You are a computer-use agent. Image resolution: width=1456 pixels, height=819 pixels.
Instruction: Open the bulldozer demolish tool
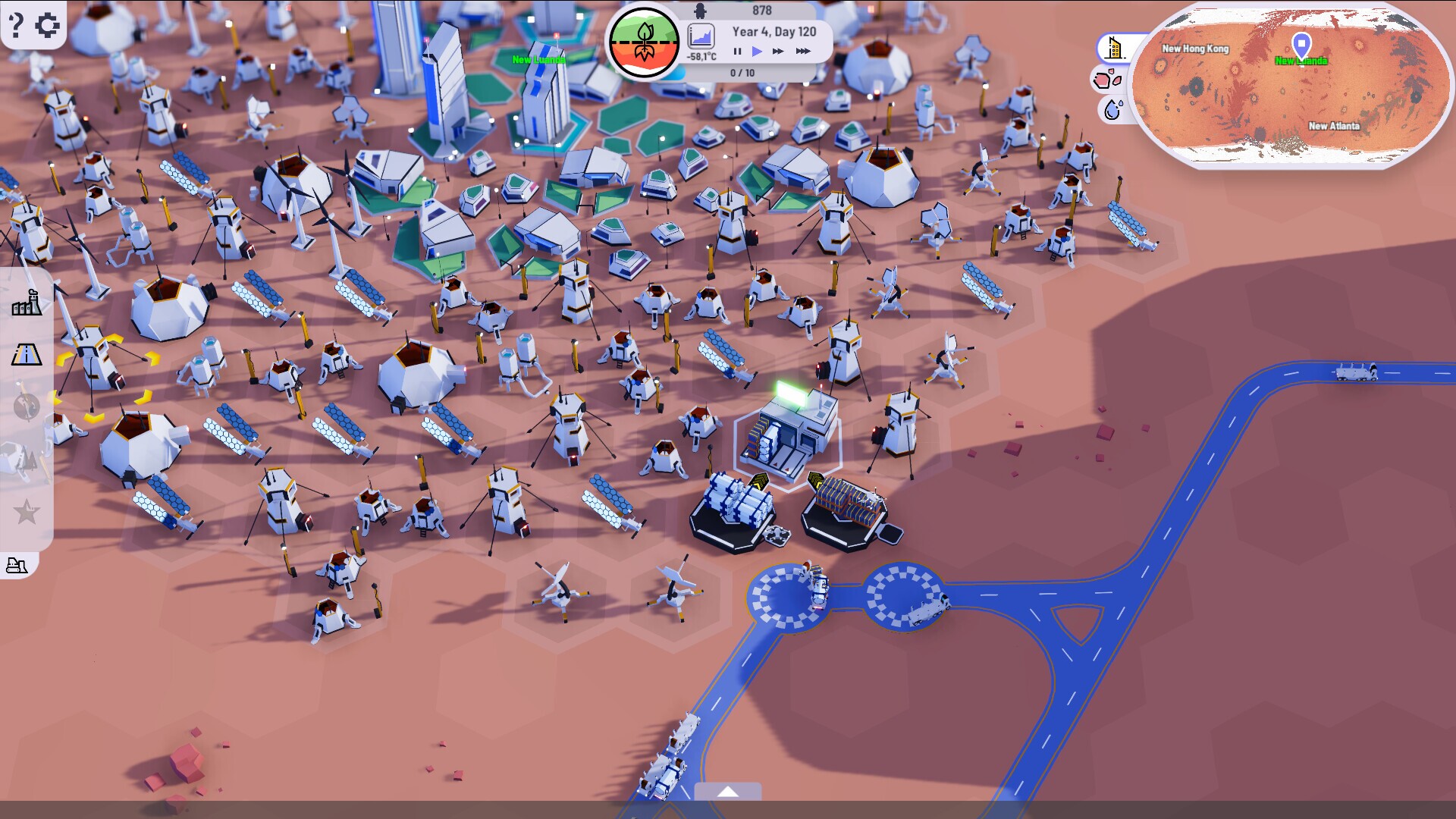(17, 565)
